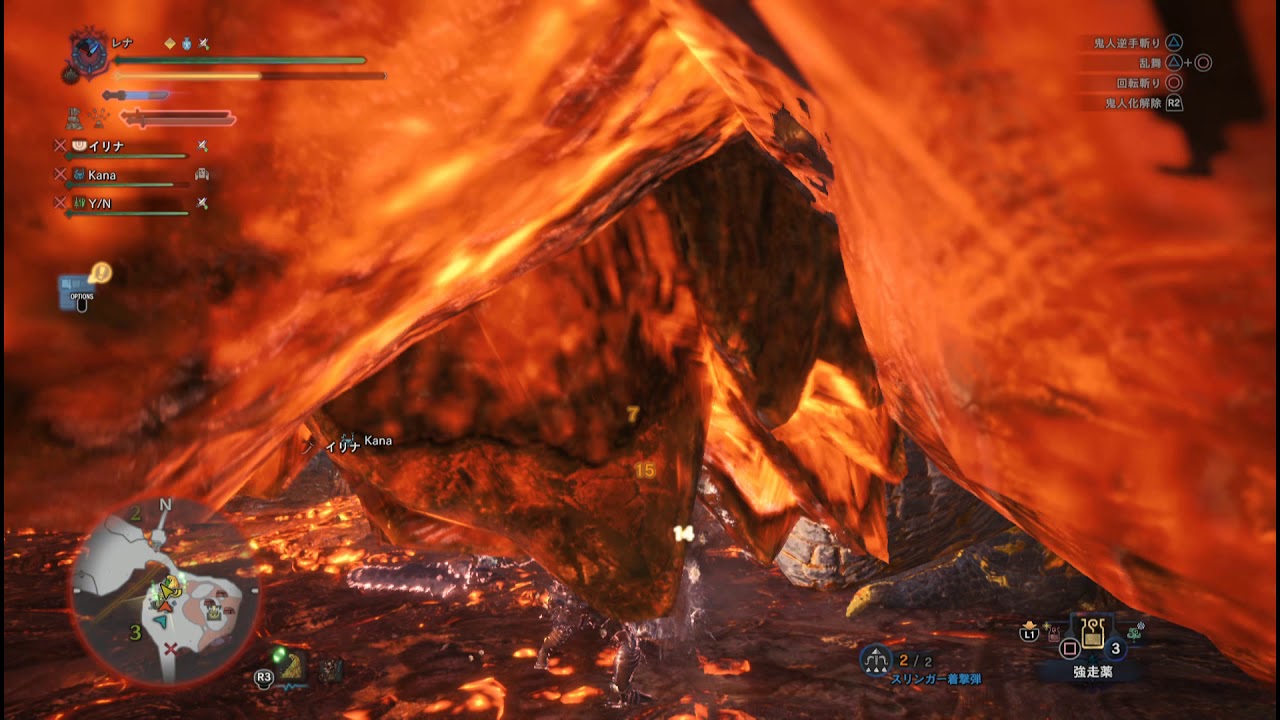Click the gold targeted monster icon
The image size is (1280, 720).
pyautogui.click(x=291, y=667)
